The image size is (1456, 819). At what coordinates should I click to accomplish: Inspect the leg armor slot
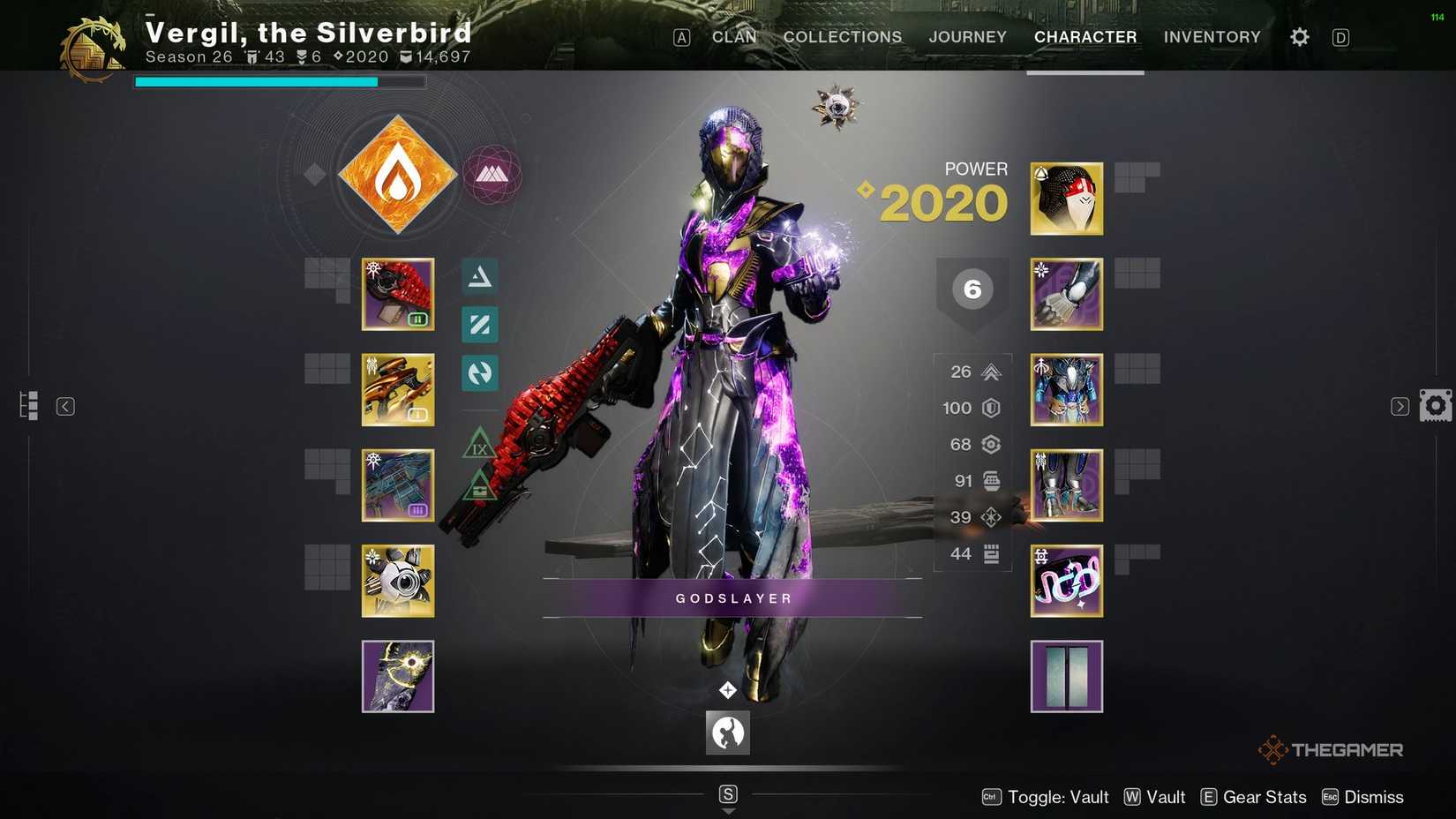(1066, 485)
